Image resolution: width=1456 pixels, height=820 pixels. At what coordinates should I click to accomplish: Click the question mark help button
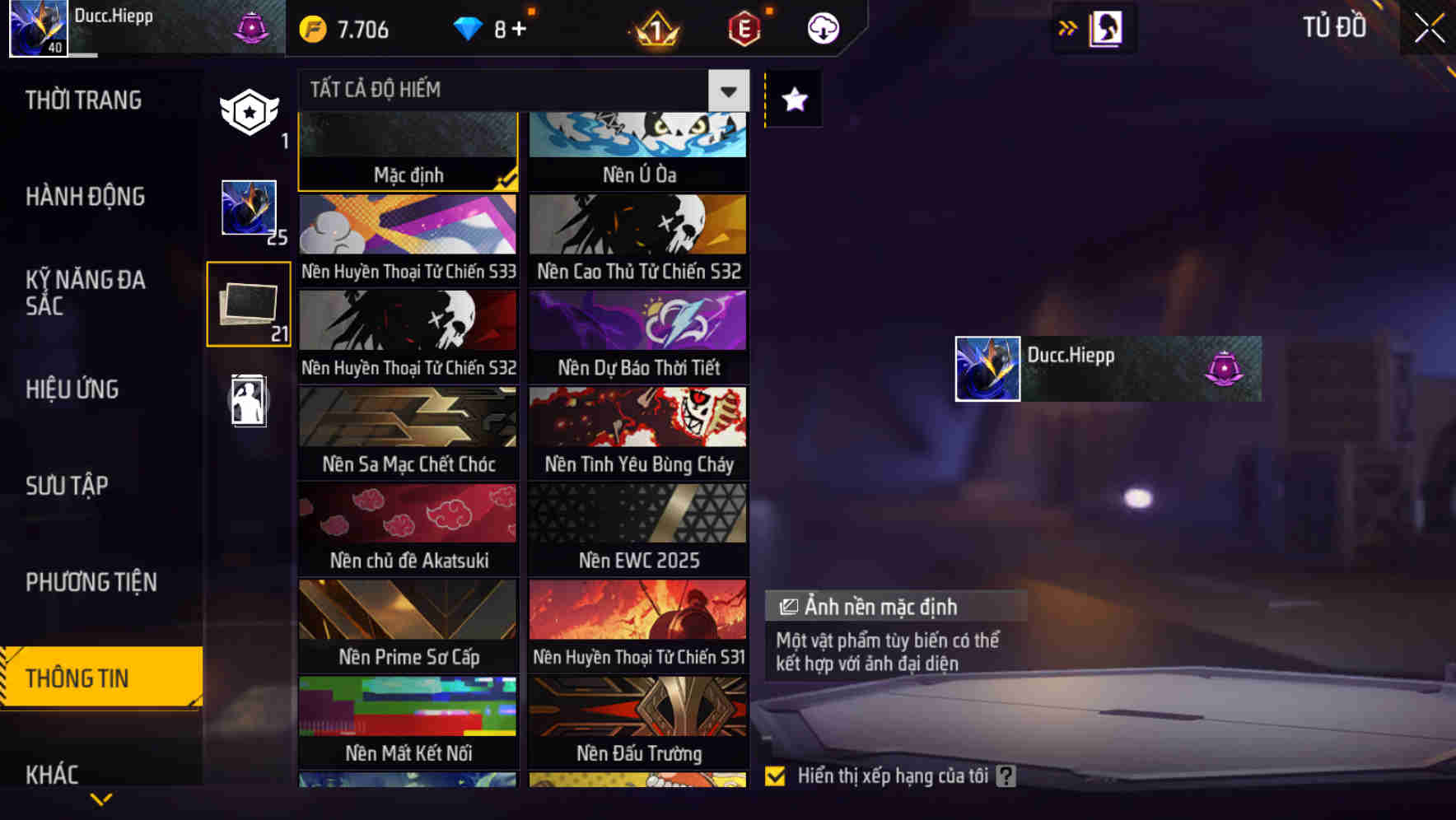click(1004, 775)
